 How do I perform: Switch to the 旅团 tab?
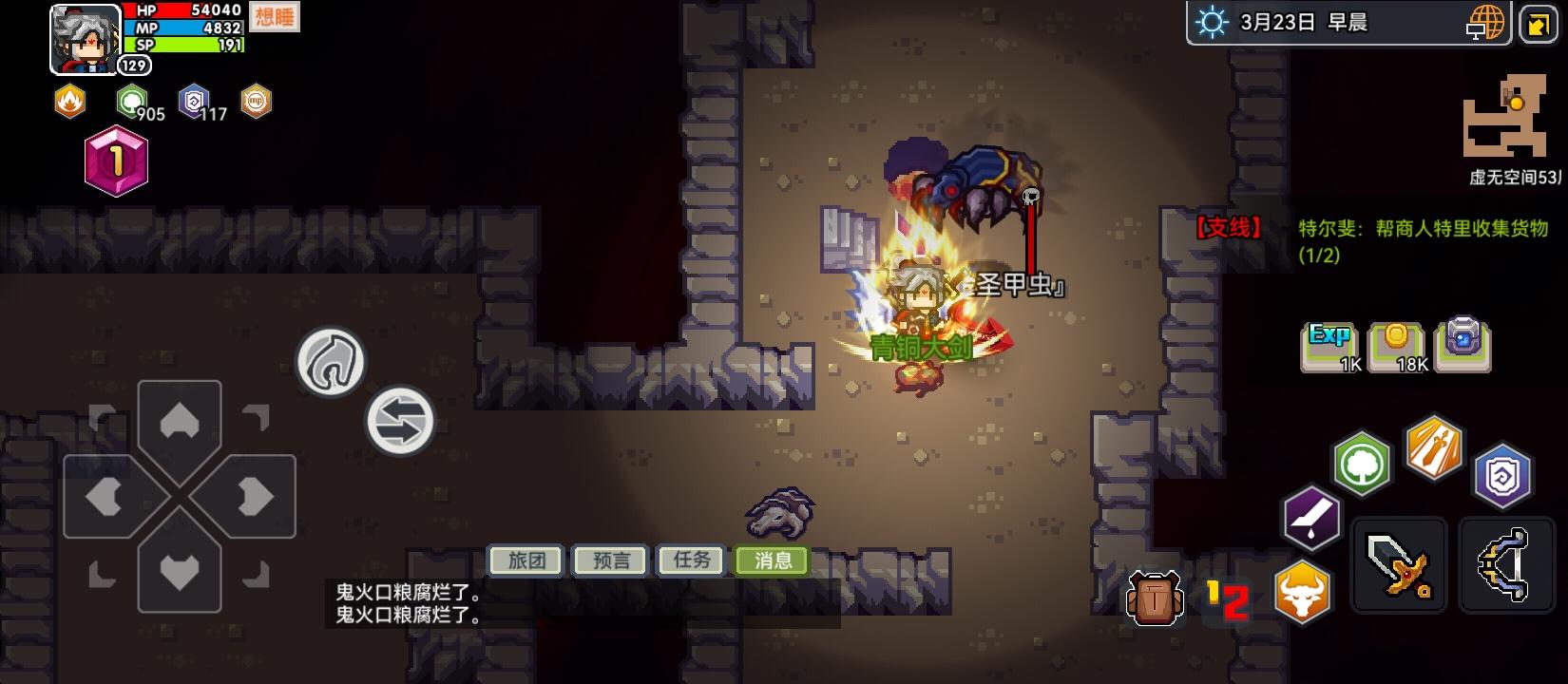point(524,560)
